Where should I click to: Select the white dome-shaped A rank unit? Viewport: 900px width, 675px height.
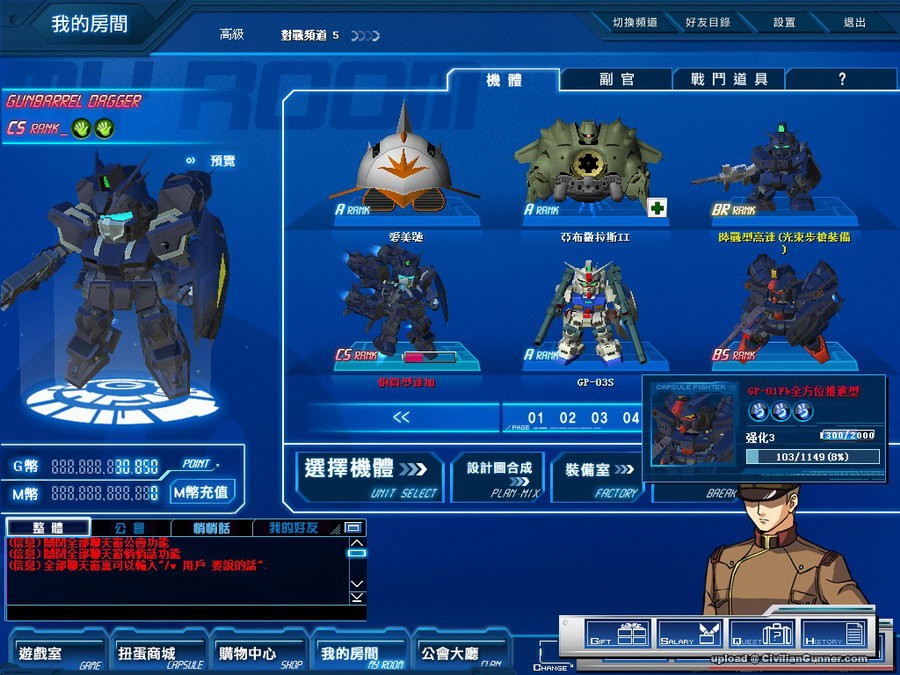(x=399, y=160)
